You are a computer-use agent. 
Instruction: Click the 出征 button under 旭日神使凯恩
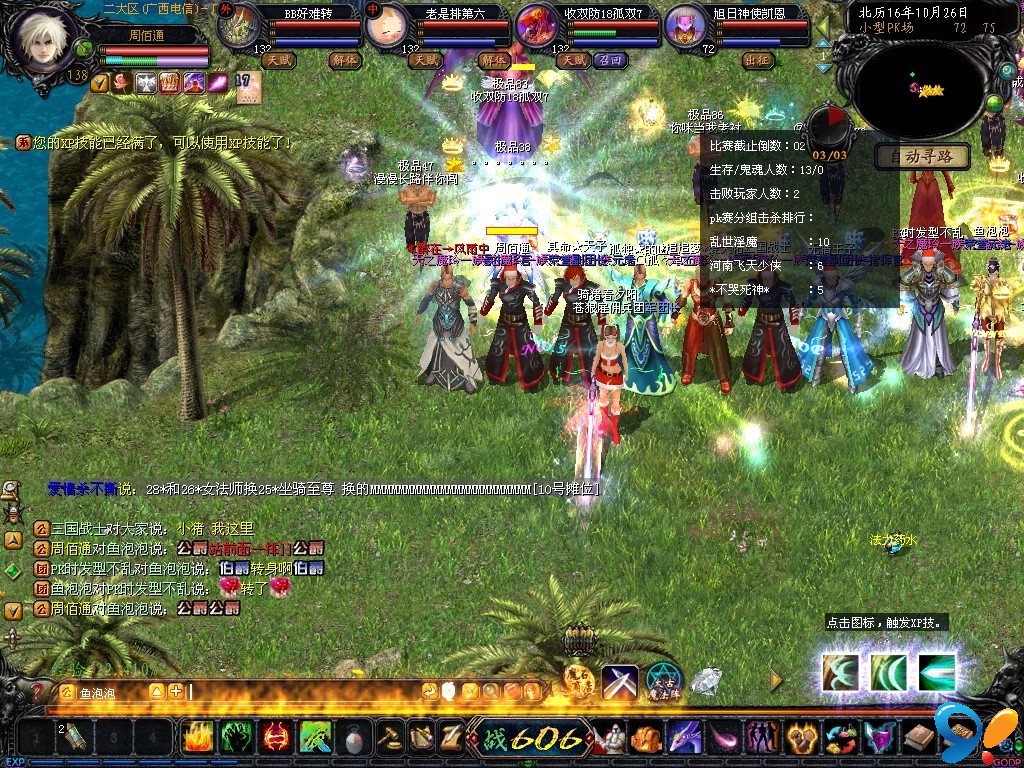[759, 60]
